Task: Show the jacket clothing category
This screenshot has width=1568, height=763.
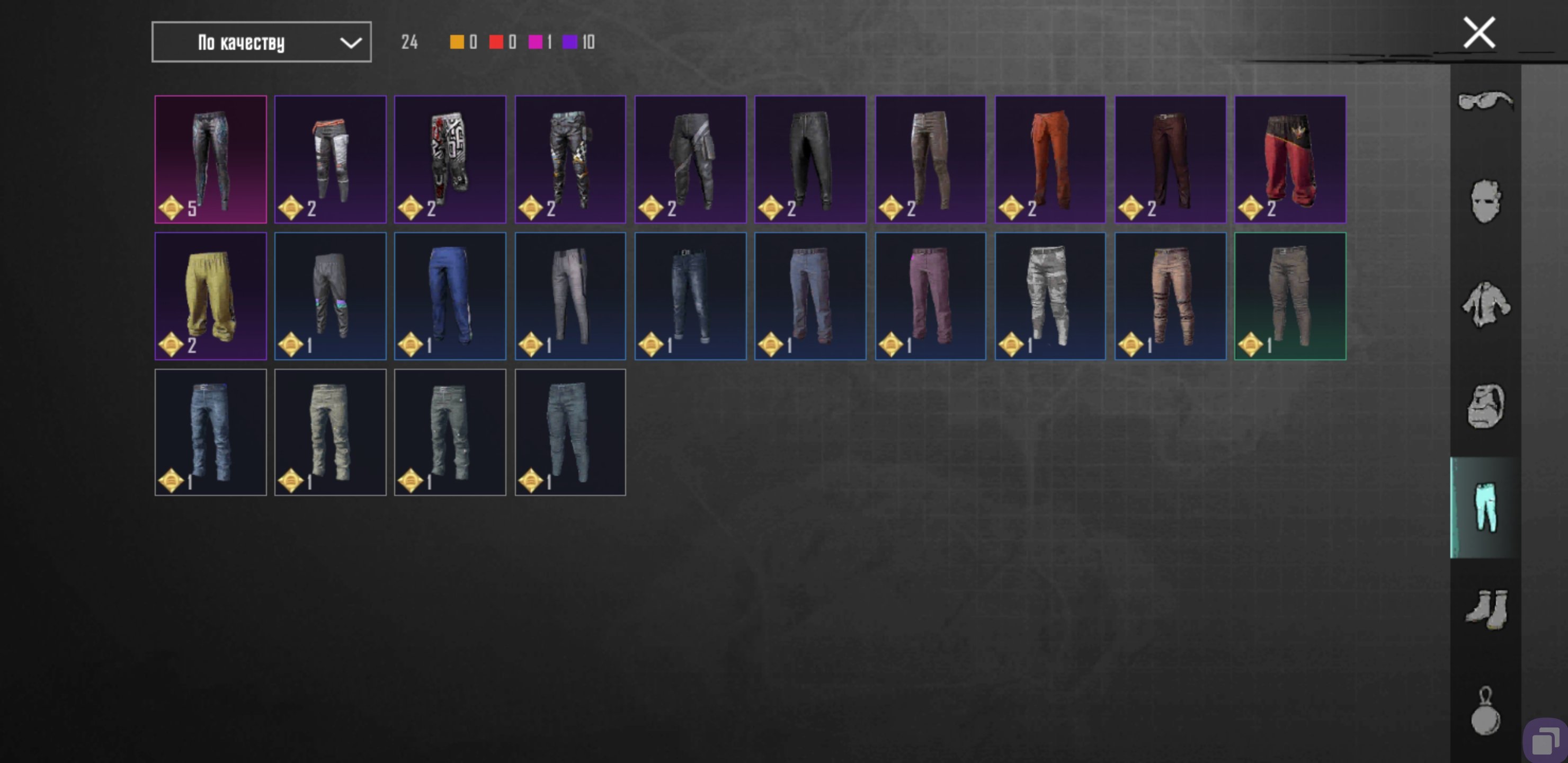Action: pyautogui.click(x=1485, y=304)
